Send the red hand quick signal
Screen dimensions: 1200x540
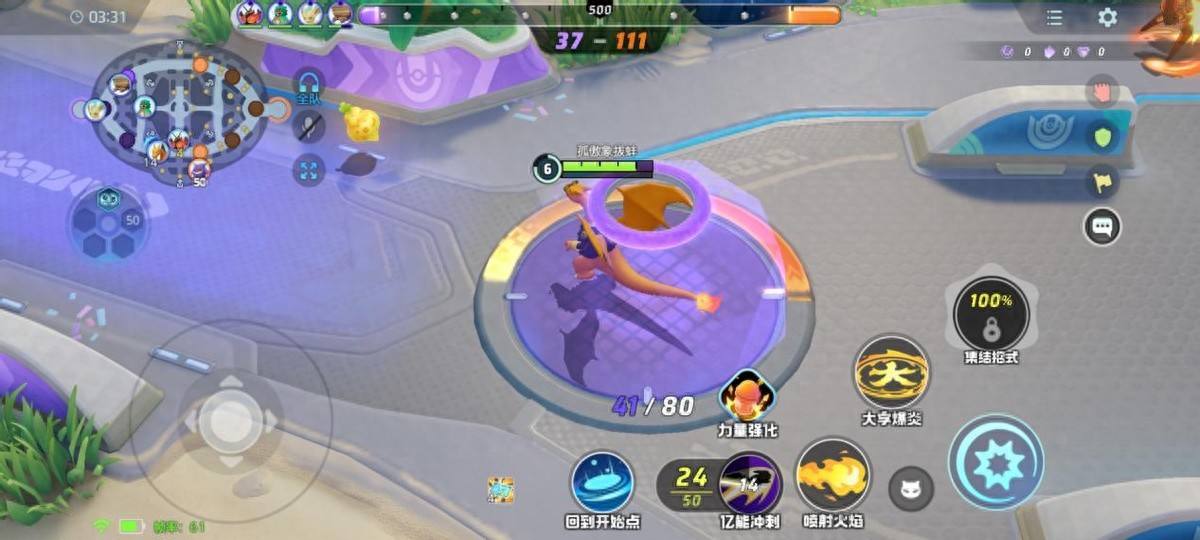pos(1102,92)
